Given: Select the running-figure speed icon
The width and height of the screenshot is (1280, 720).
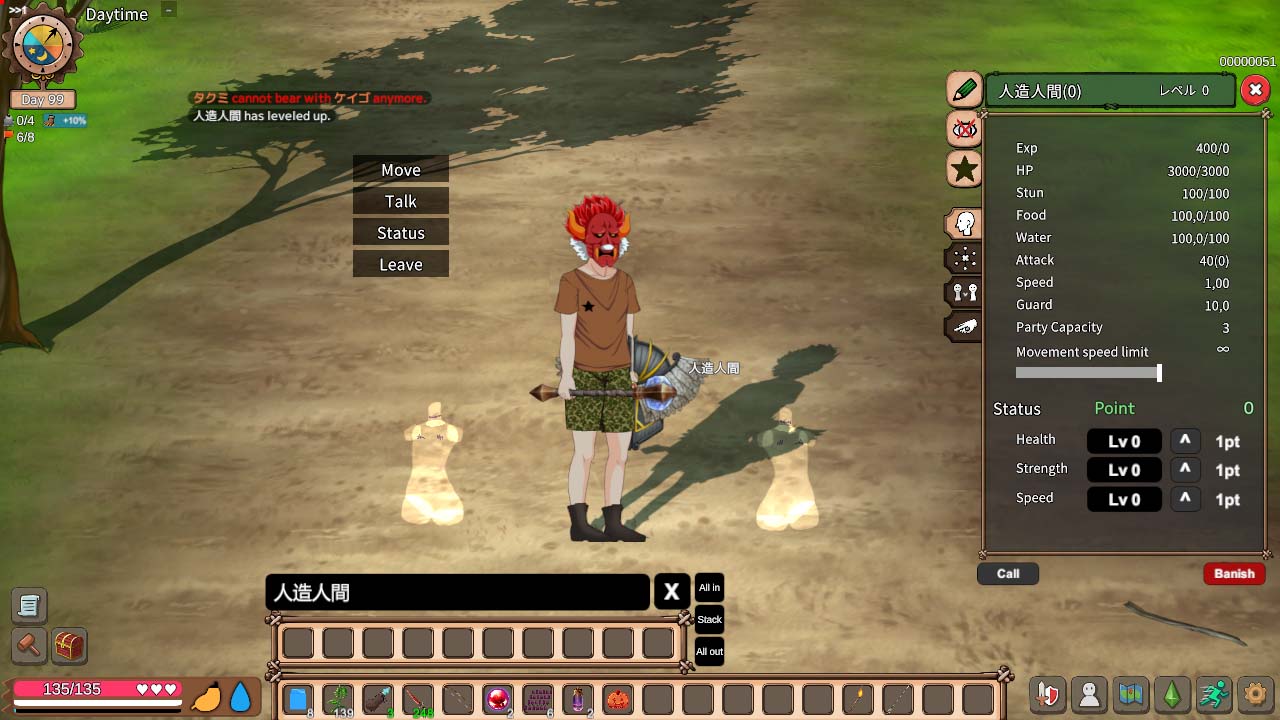Looking at the screenshot, I should click(1214, 694).
